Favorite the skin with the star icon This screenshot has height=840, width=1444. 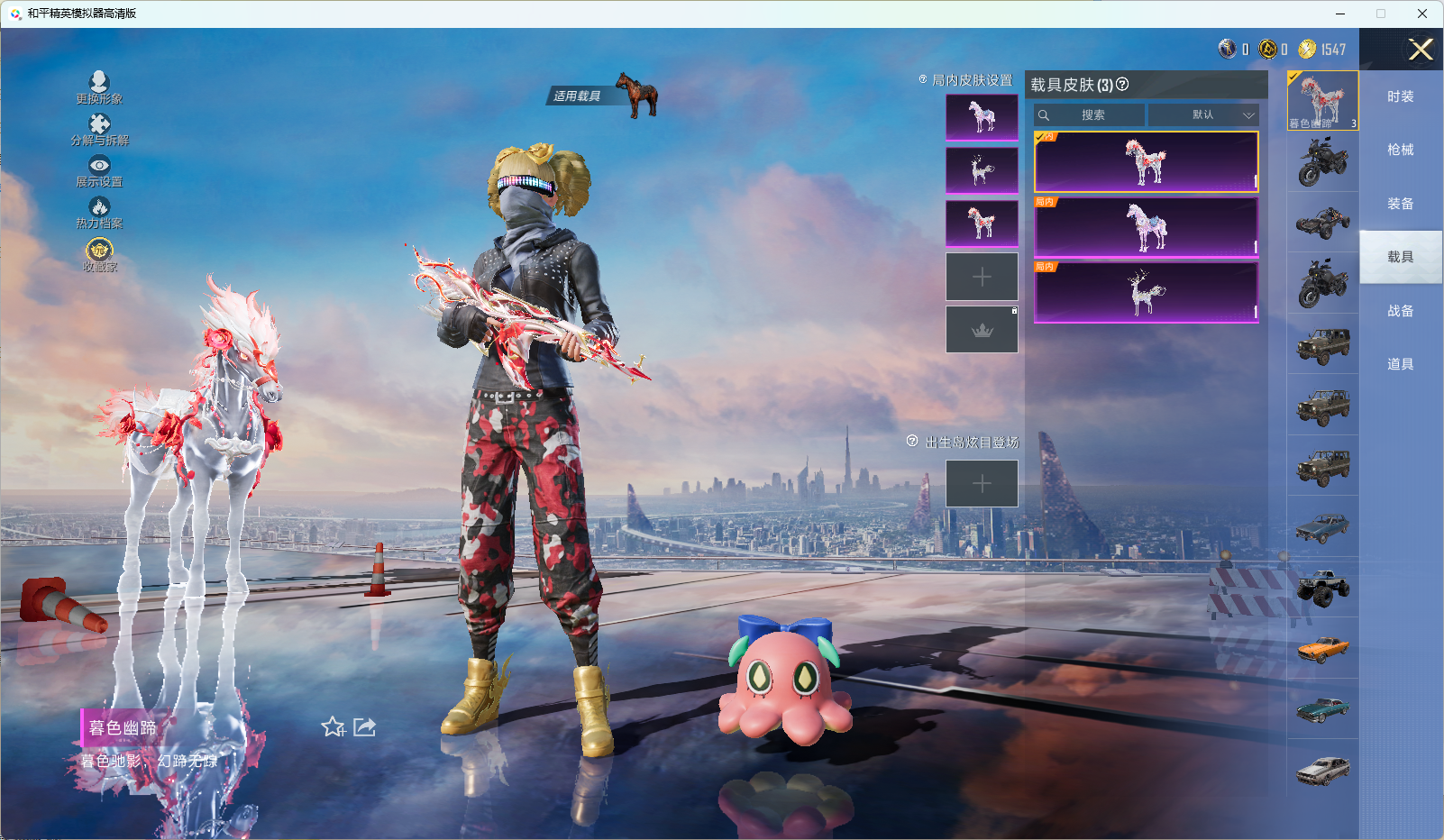pos(333,726)
